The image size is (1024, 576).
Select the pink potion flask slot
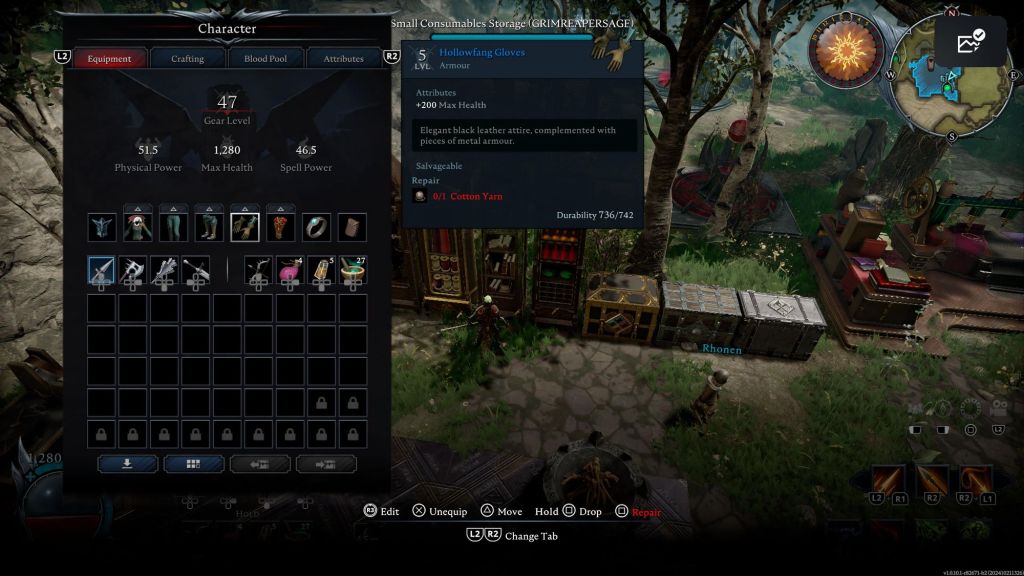coord(290,269)
